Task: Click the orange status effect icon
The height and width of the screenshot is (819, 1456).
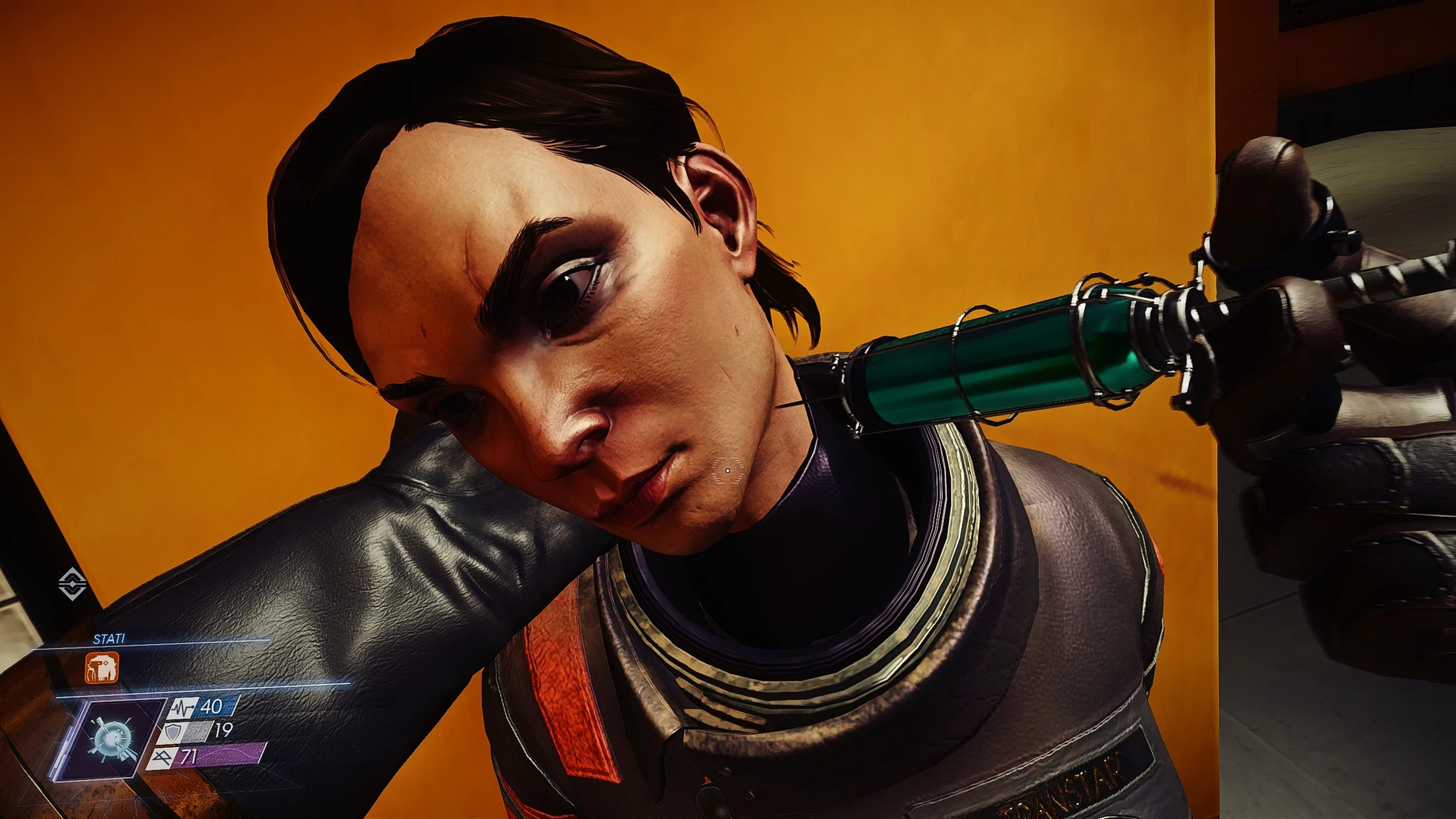Action: (102, 668)
